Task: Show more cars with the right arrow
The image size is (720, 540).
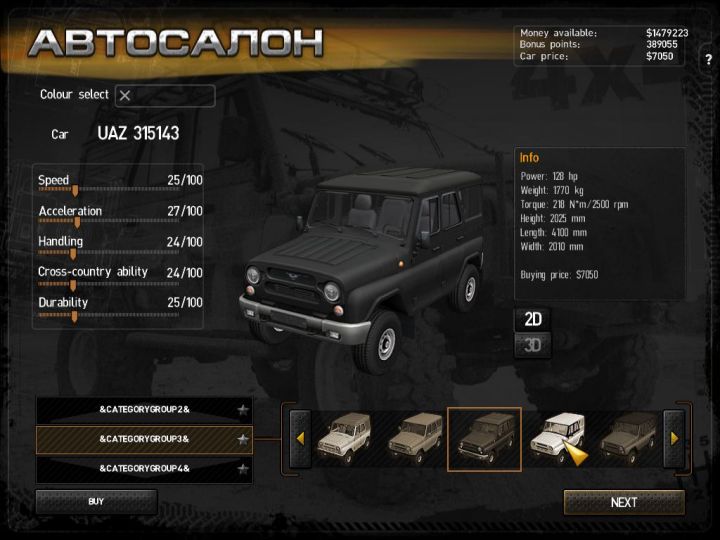Action: (674, 438)
